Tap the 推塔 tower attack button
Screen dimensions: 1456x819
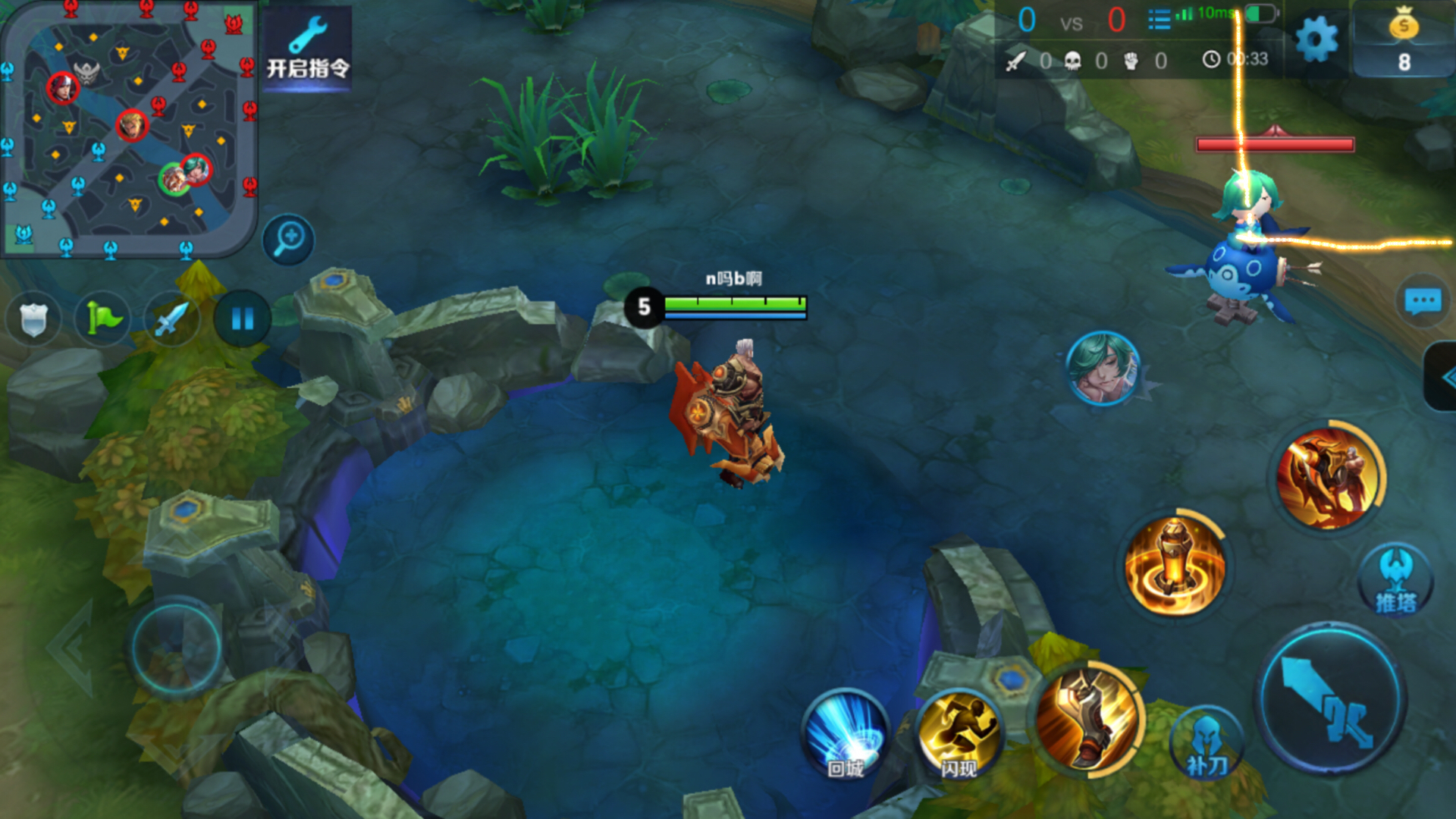coord(1395,582)
